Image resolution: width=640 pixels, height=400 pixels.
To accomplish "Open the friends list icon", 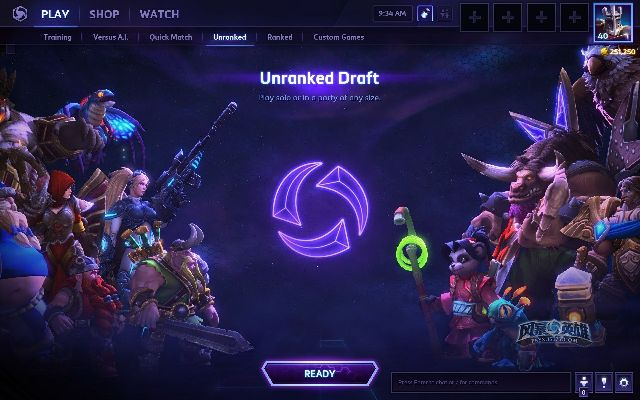I will tap(585, 382).
